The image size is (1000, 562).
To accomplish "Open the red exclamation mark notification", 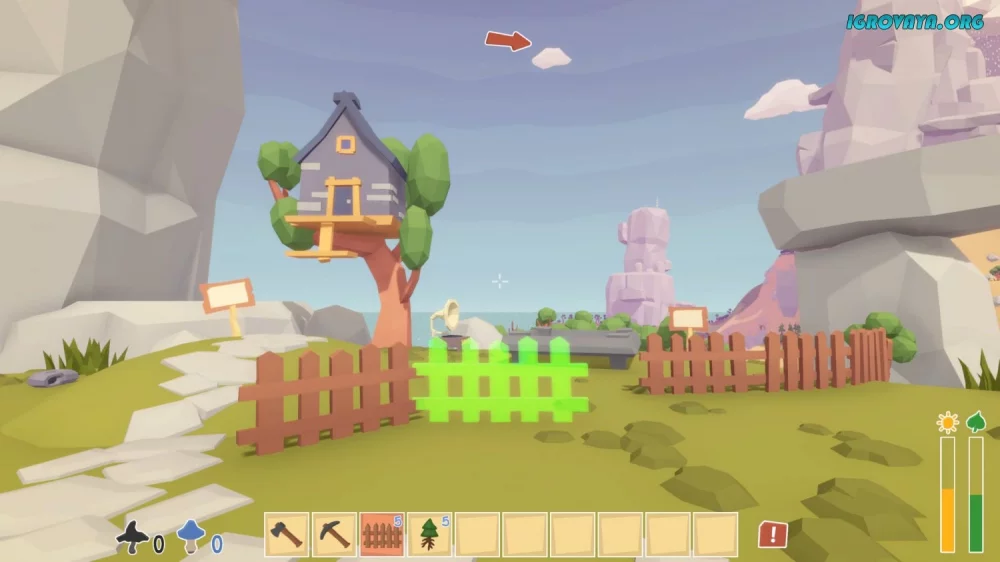I will click(772, 534).
